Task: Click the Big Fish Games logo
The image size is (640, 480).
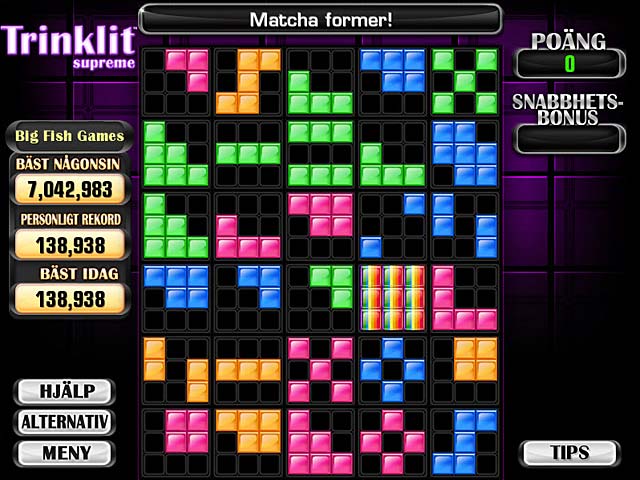Action: pos(70,136)
